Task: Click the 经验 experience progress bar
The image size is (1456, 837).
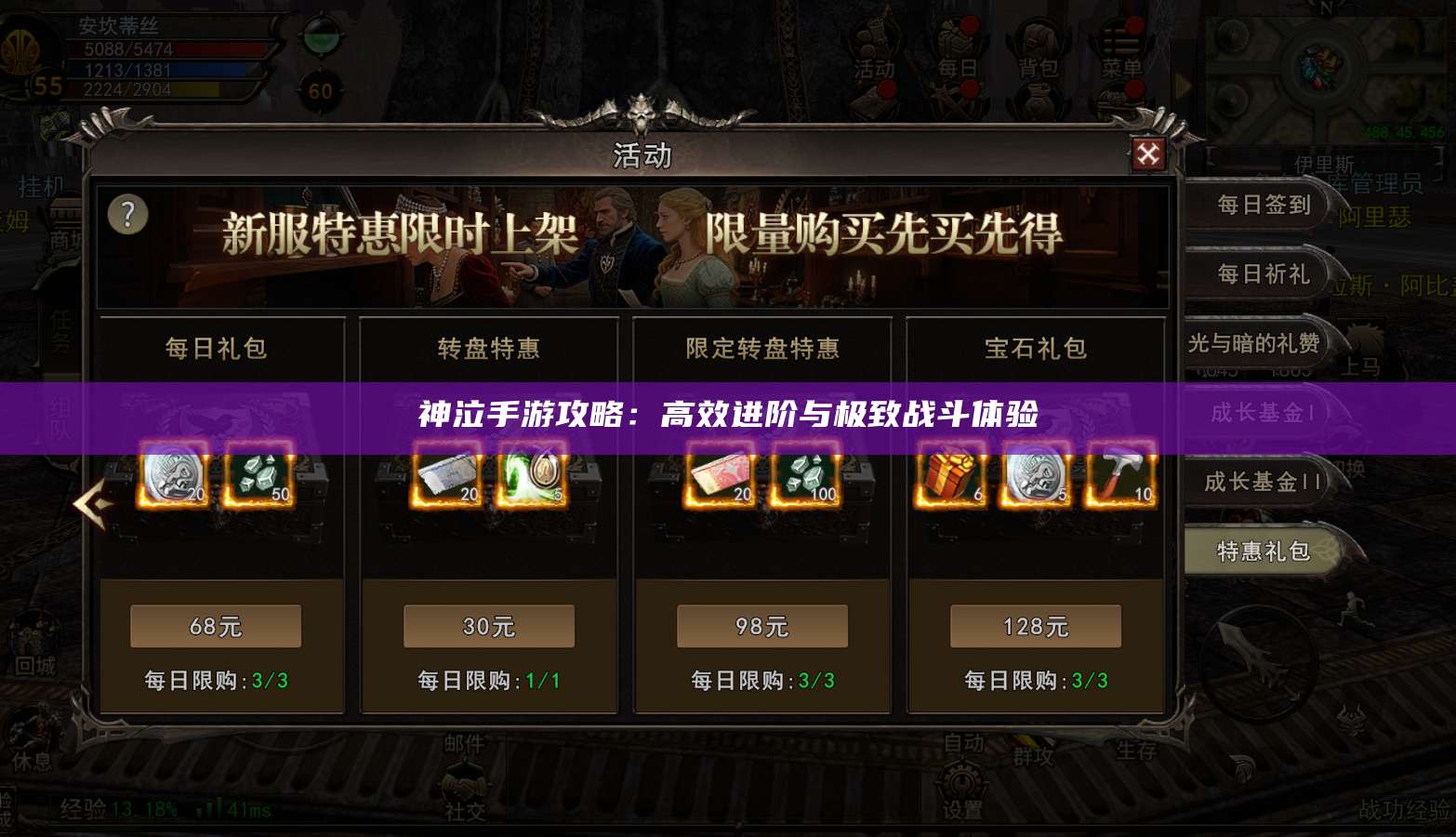Action: (139, 807)
